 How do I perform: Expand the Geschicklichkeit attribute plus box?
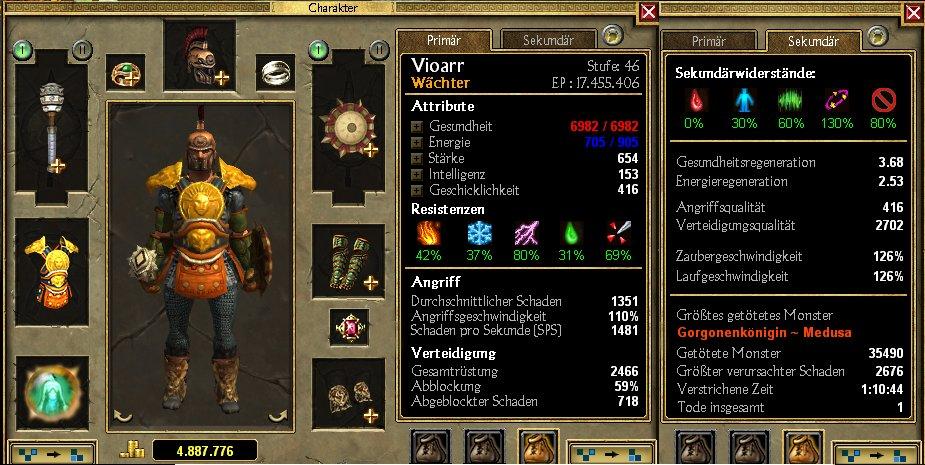tap(416, 189)
